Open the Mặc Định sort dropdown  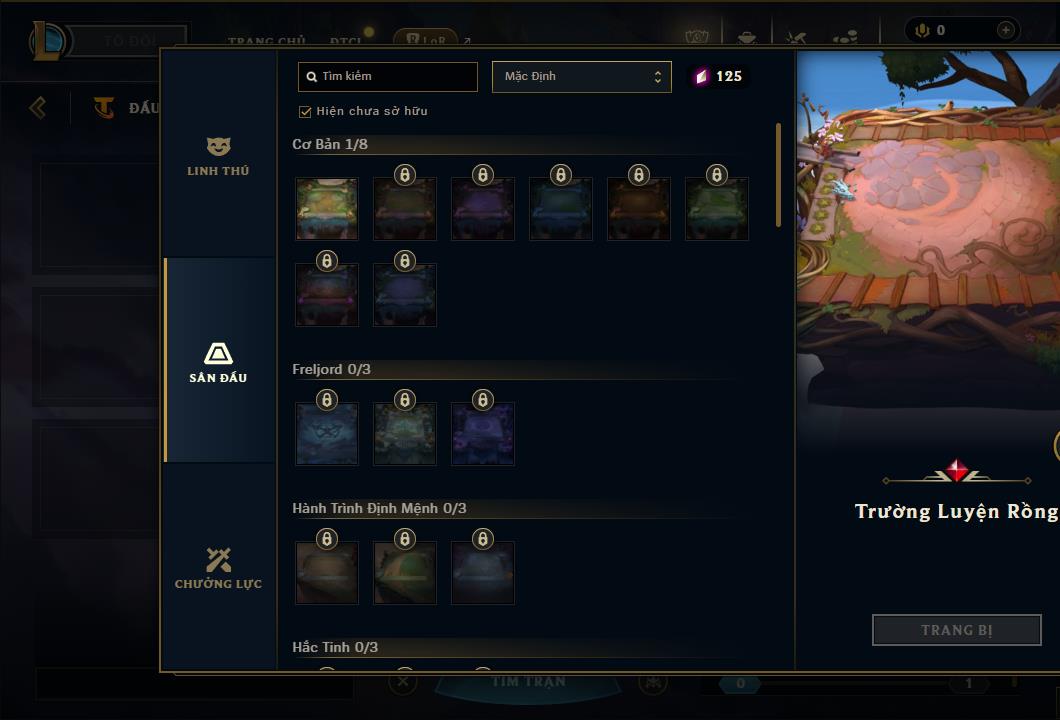point(581,77)
